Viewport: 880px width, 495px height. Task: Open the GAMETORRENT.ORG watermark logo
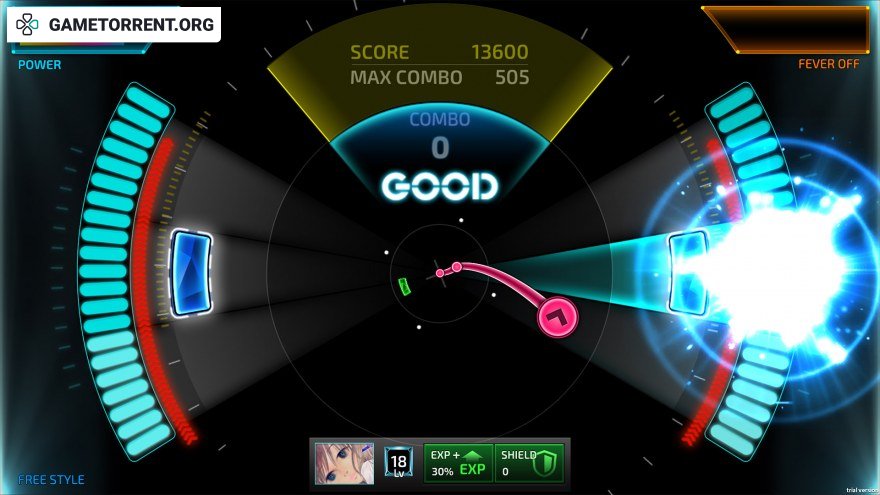click(114, 25)
